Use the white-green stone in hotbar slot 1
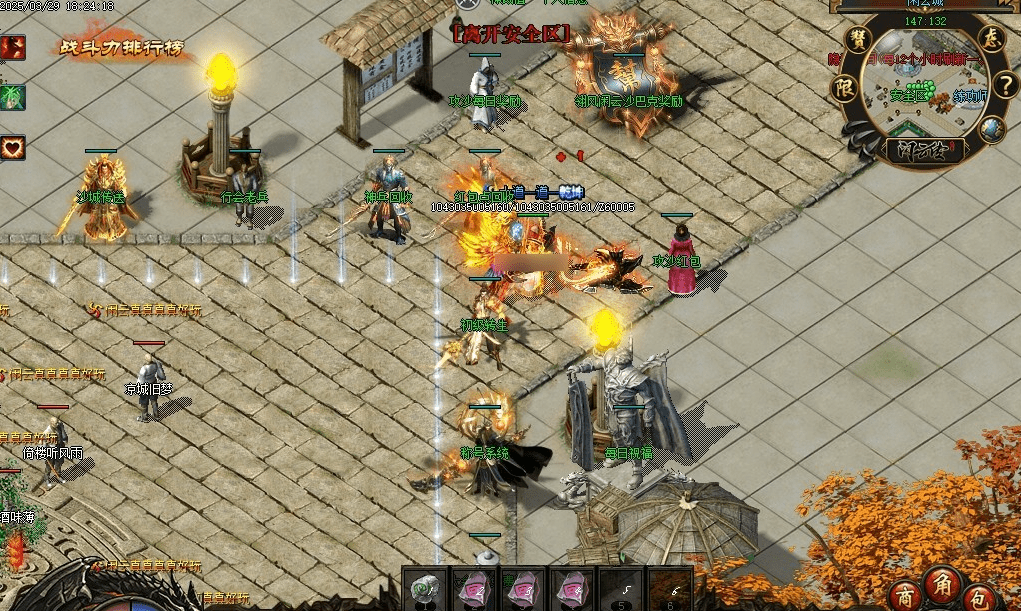Viewport: 1021px width, 611px height. pos(425,589)
